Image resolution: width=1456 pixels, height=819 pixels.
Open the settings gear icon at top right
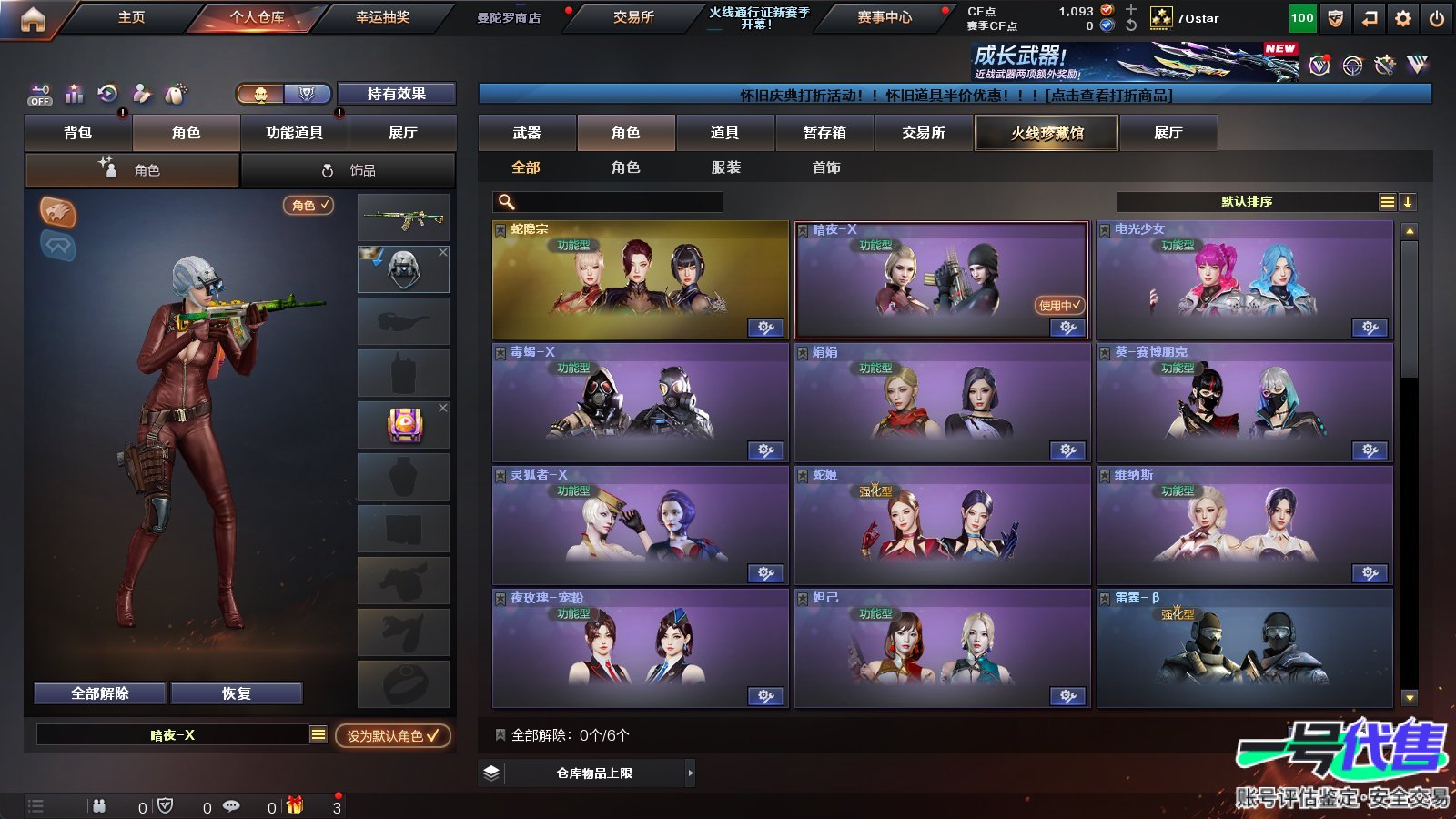point(1402,17)
